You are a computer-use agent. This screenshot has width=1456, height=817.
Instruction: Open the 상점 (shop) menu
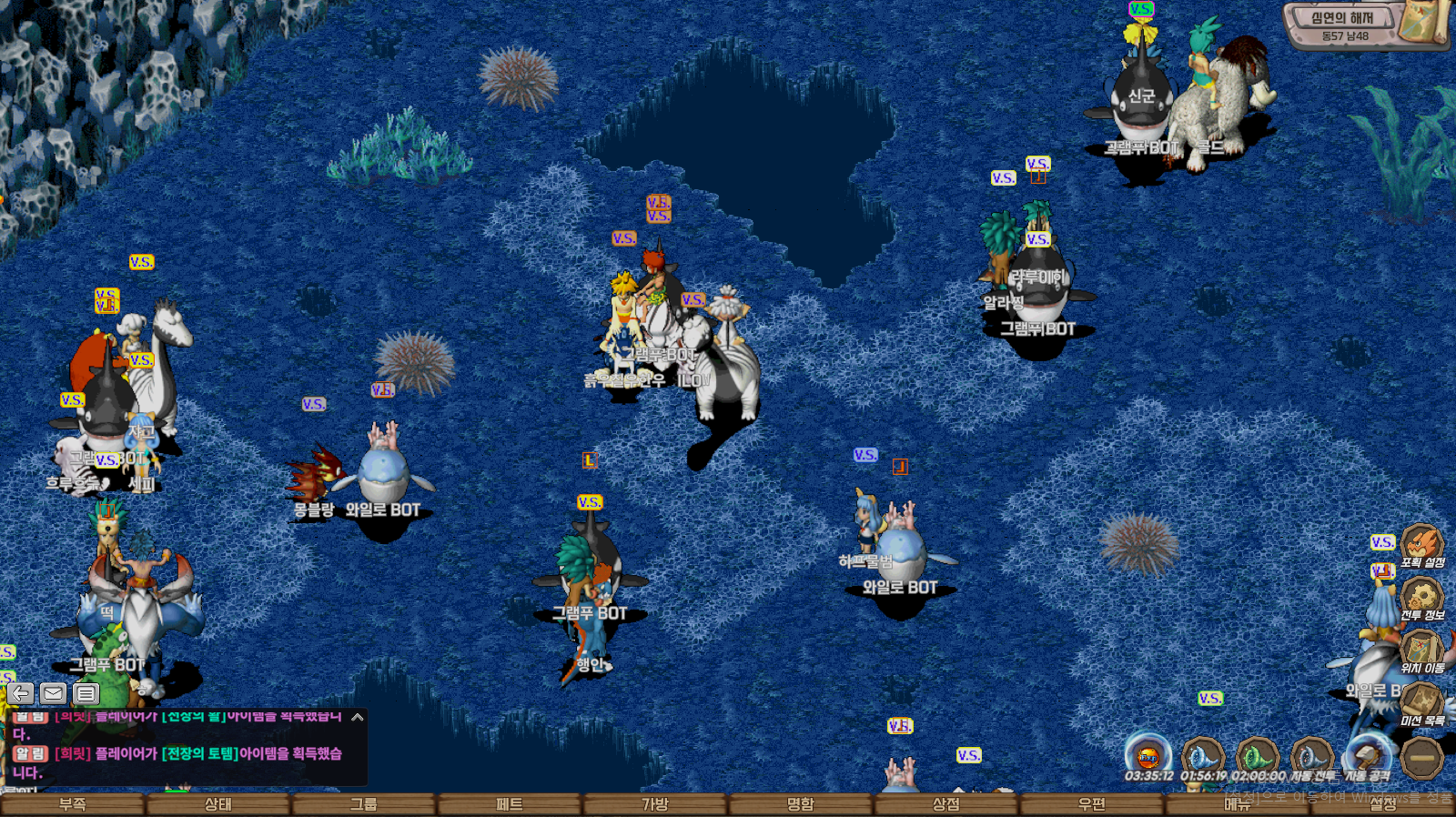pyautogui.click(x=946, y=804)
